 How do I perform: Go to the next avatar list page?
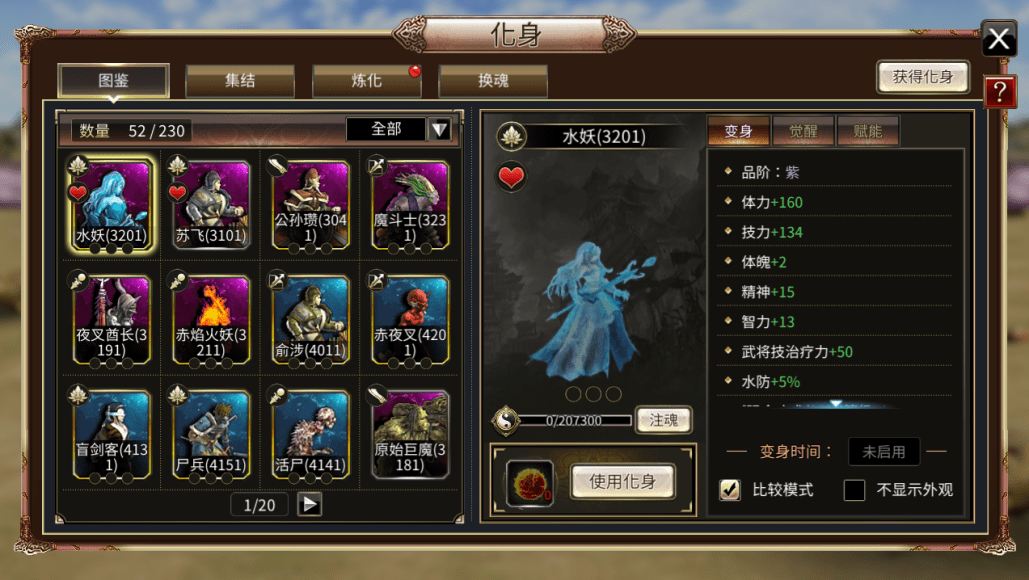(x=310, y=504)
